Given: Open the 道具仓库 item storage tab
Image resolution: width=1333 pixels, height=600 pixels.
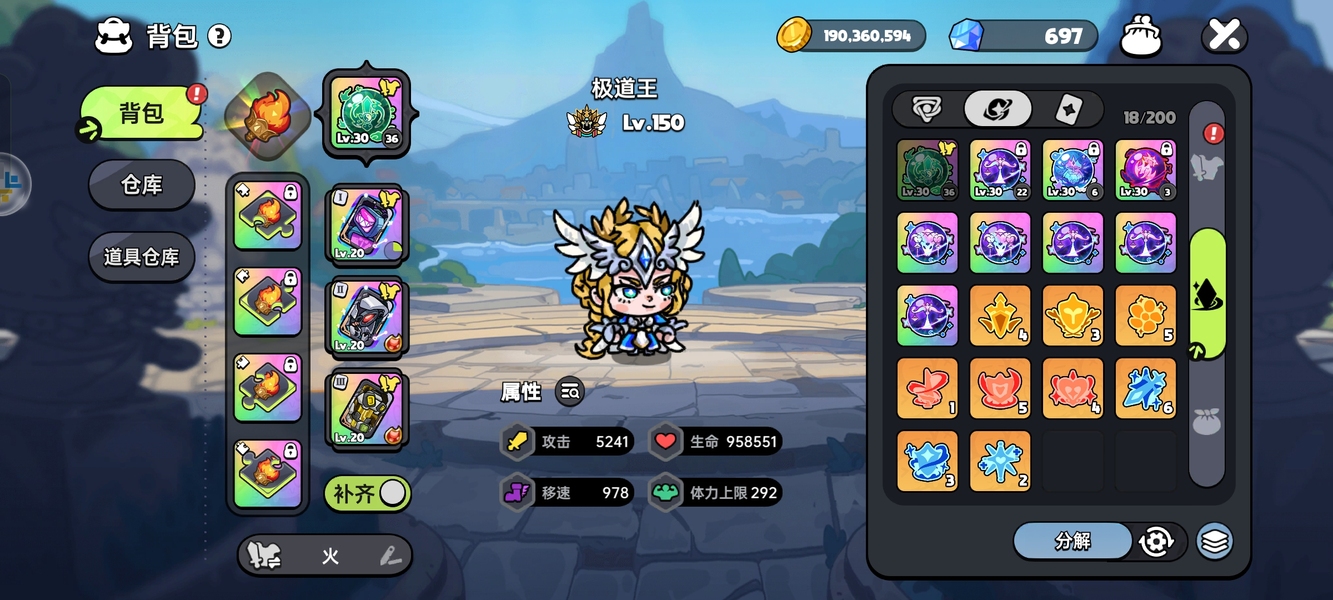Looking at the screenshot, I should tap(141, 257).
